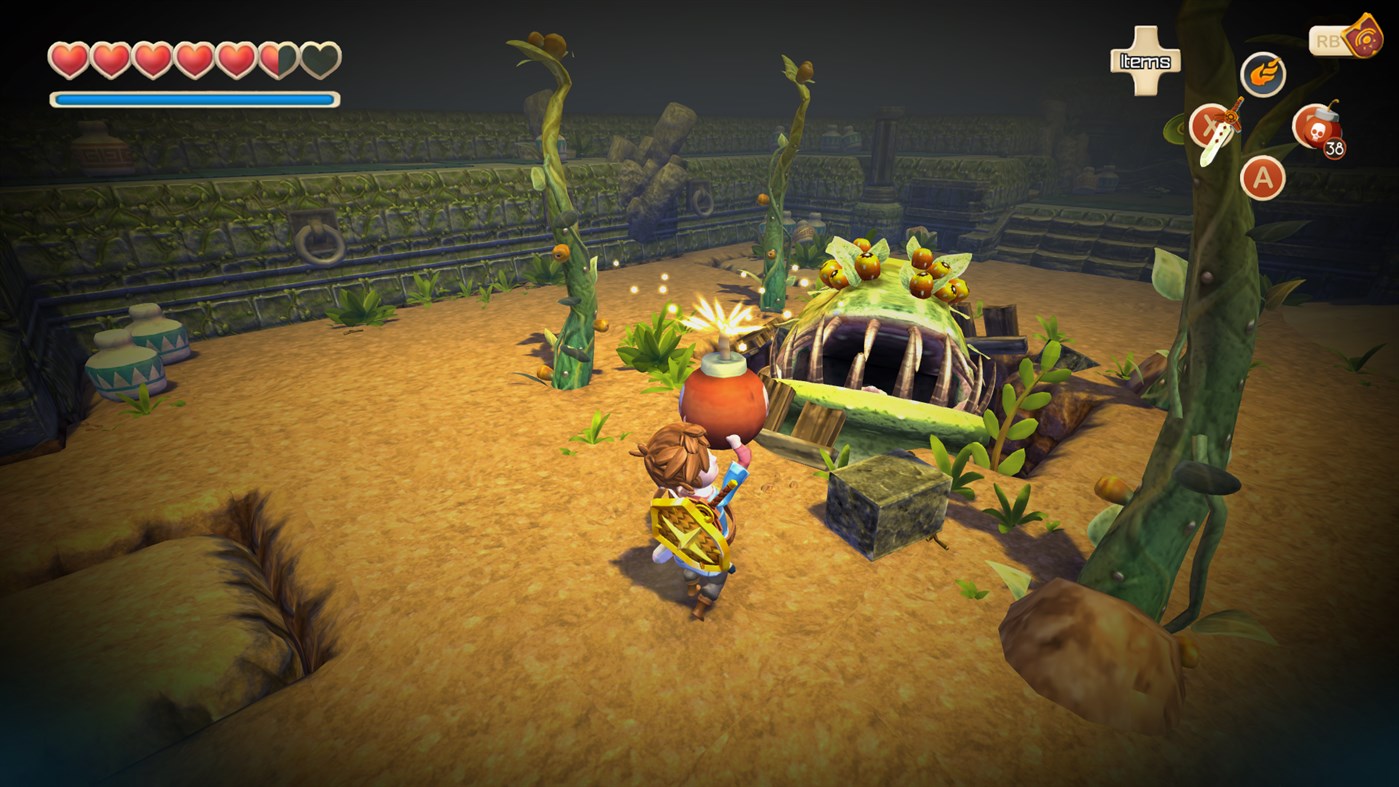Click the bomb ammo counter badge
Image resolution: width=1399 pixels, height=787 pixels.
1335,147
